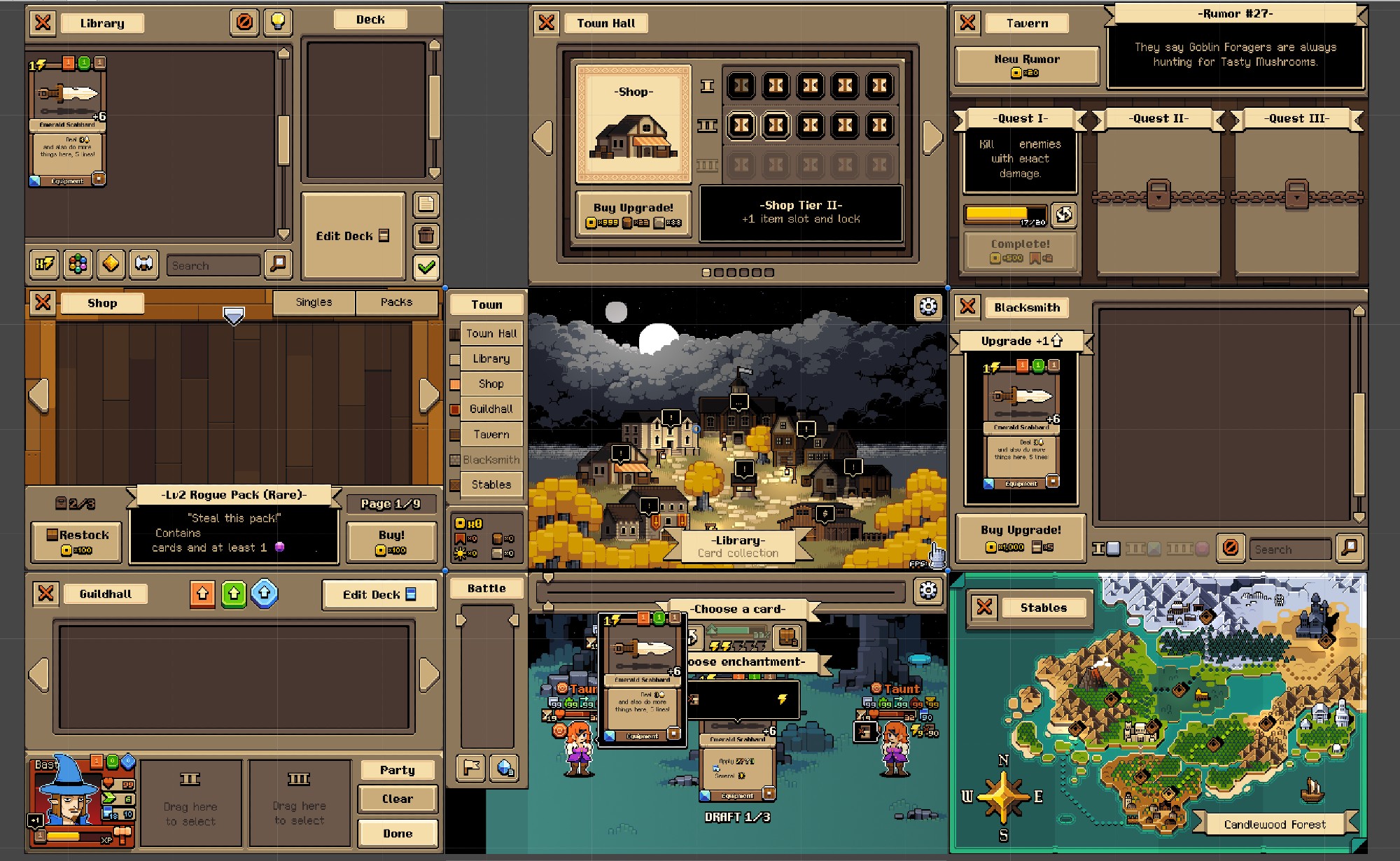Restock the shop for 100 gold

[x=77, y=541]
